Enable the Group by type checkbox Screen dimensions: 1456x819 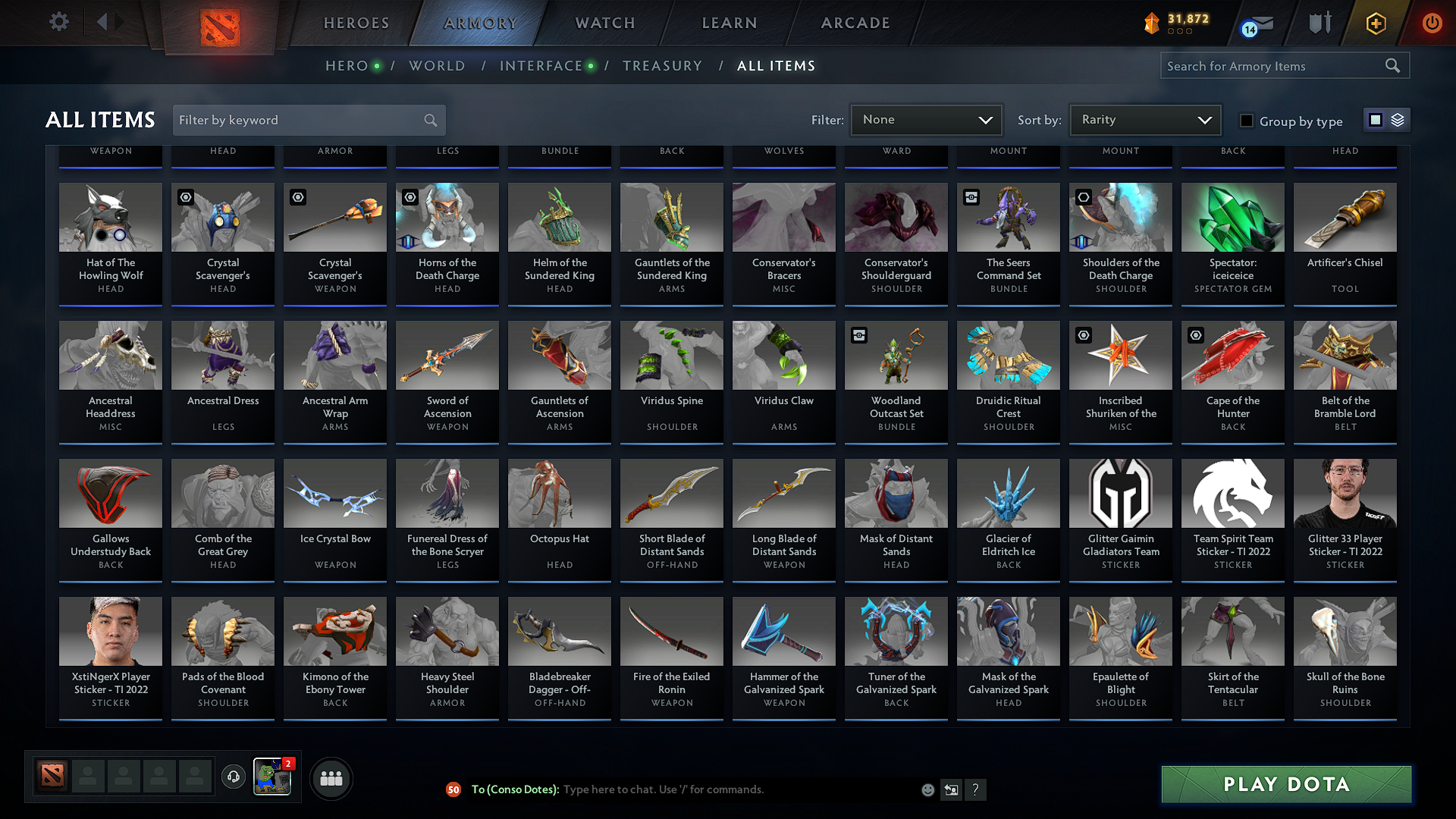[x=1247, y=121]
